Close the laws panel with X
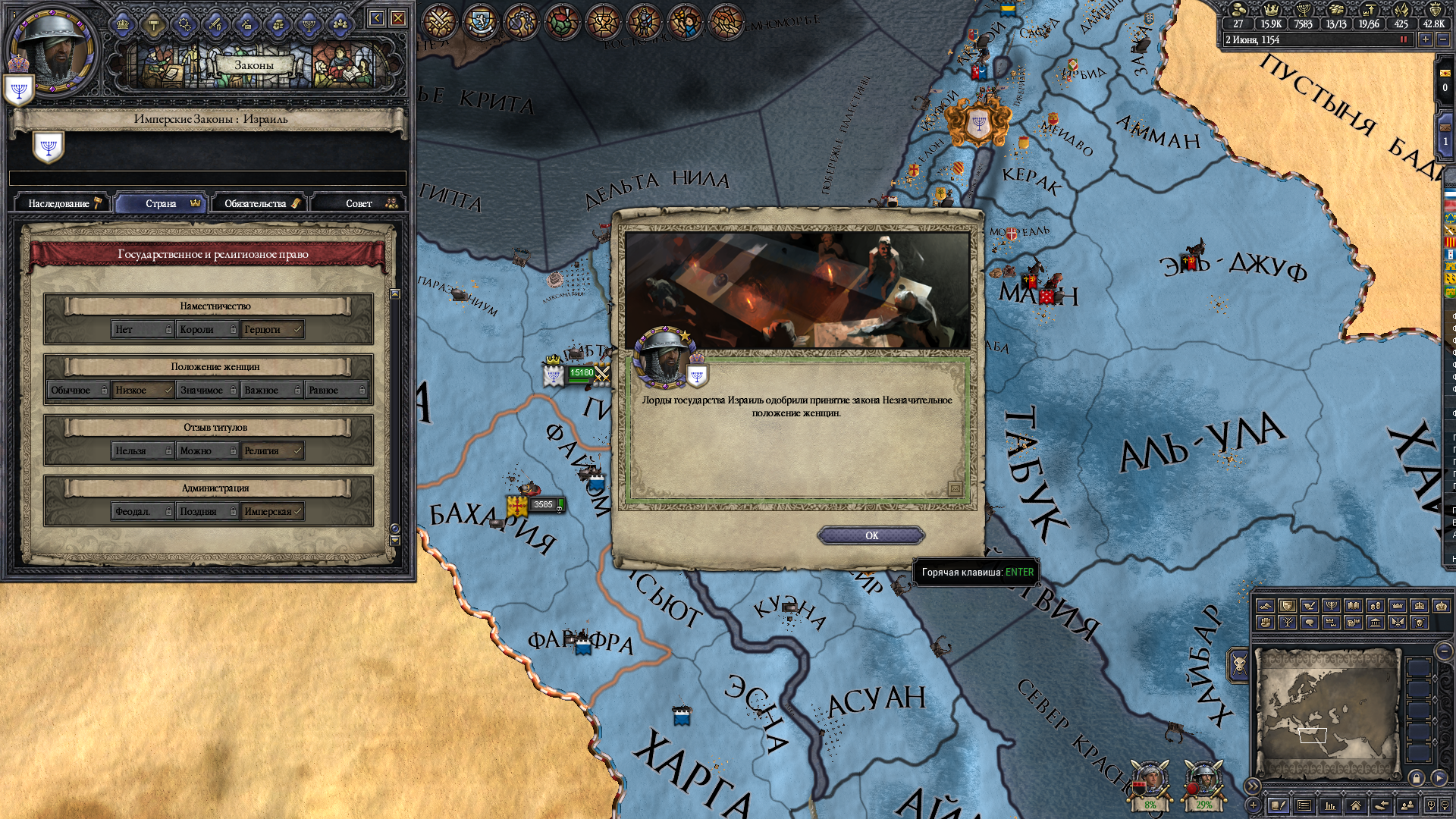Viewport: 1456px width, 819px height. click(398, 18)
